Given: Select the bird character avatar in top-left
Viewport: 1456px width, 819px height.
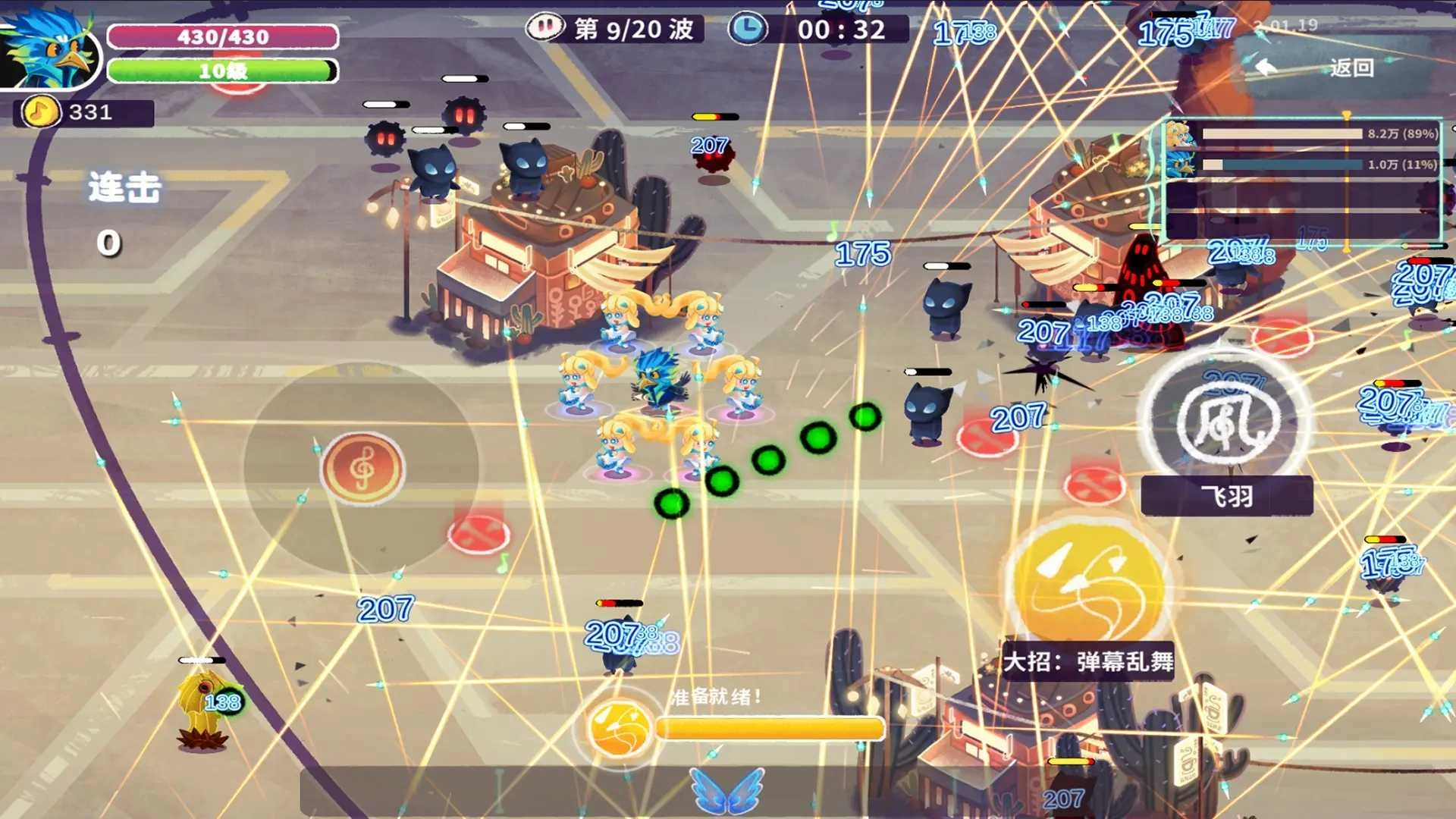Looking at the screenshot, I should tap(49, 49).
